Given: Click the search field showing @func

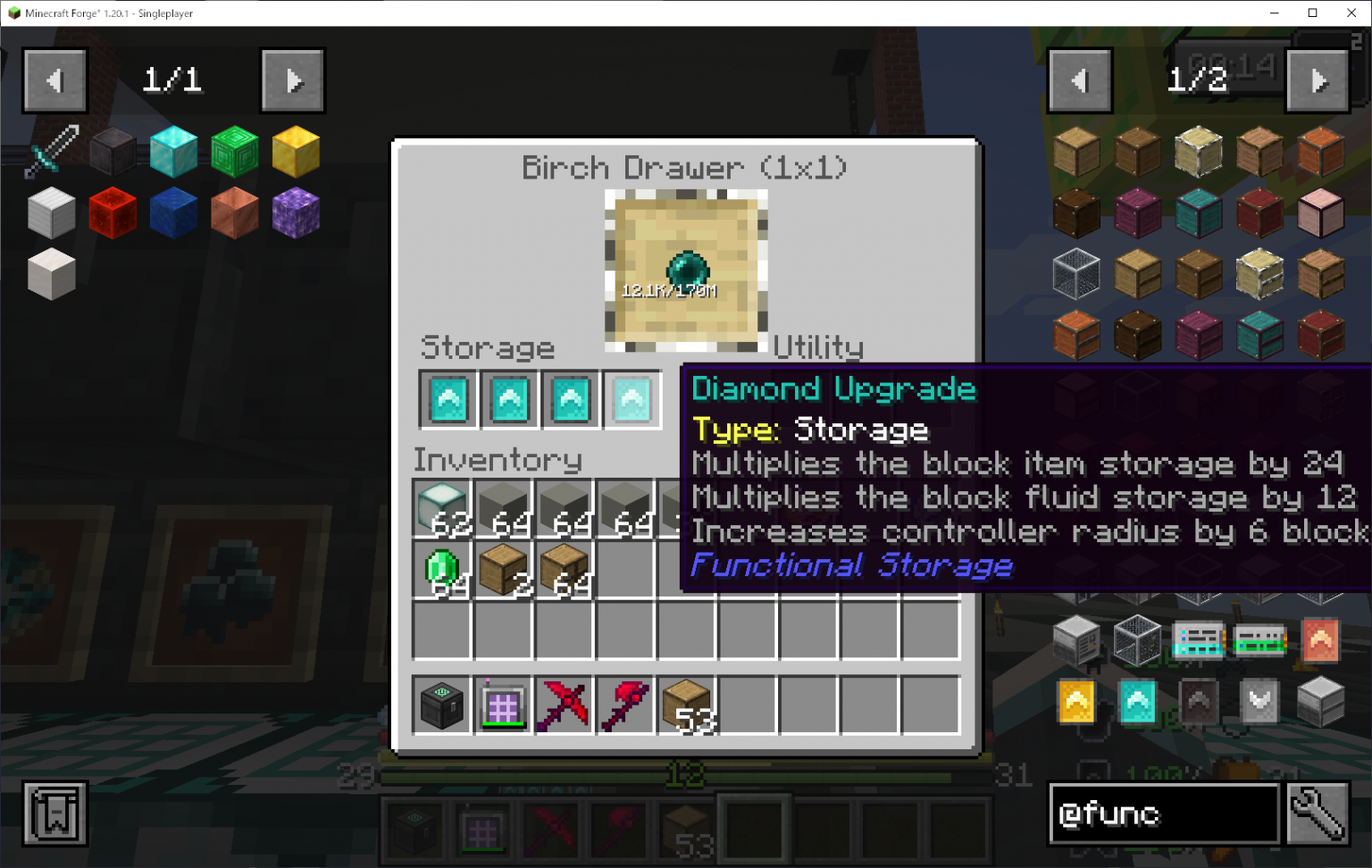Looking at the screenshot, I should tap(1163, 814).
